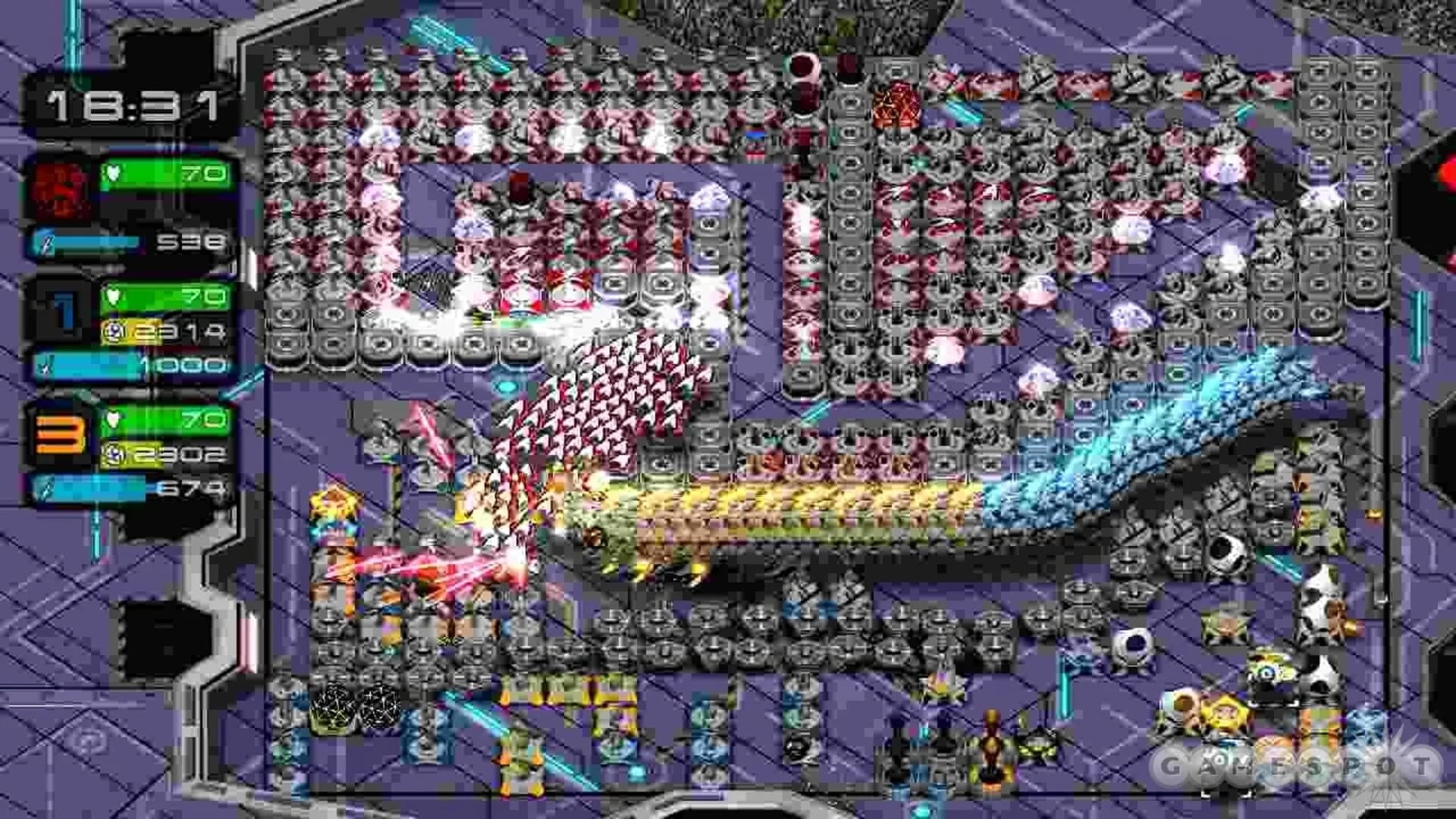The height and width of the screenshot is (819, 1456).
Task: Click the coin icon beside the 2314 score
Action: point(114,328)
